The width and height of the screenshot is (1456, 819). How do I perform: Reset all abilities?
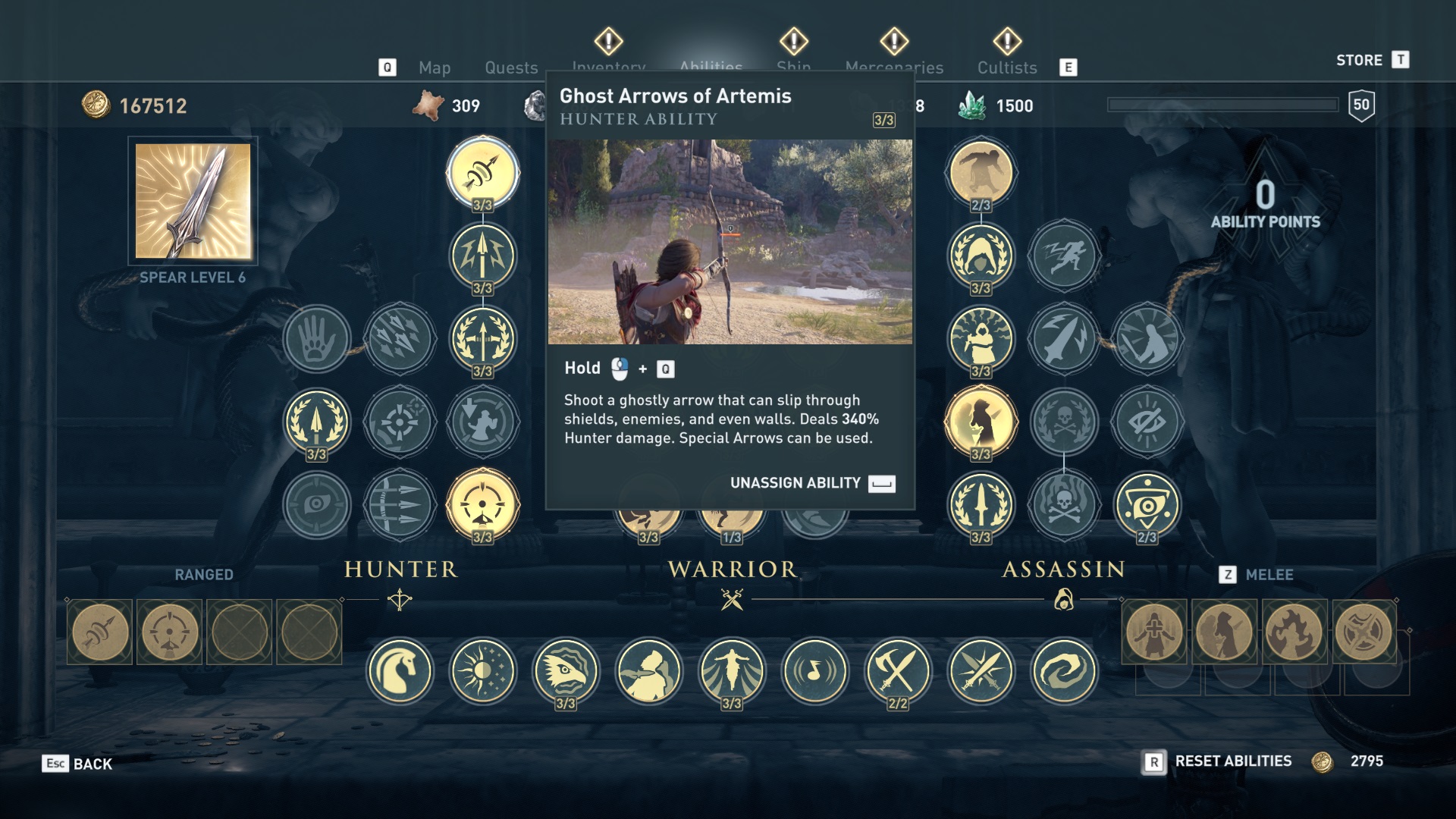coord(1232,761)
